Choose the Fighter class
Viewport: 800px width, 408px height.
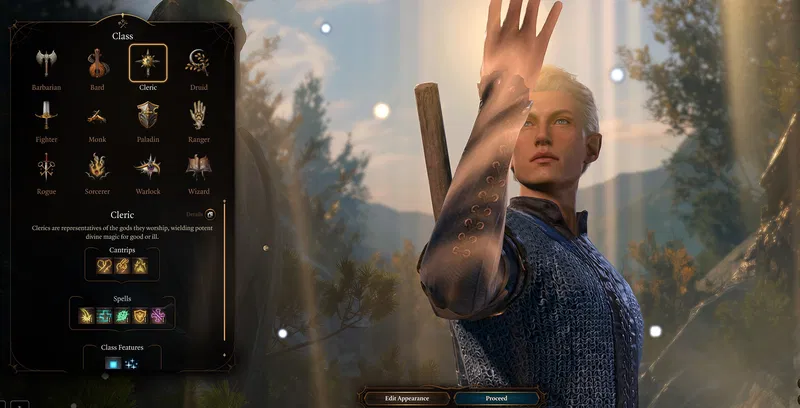pyautogui.click(x=46, y=116)
